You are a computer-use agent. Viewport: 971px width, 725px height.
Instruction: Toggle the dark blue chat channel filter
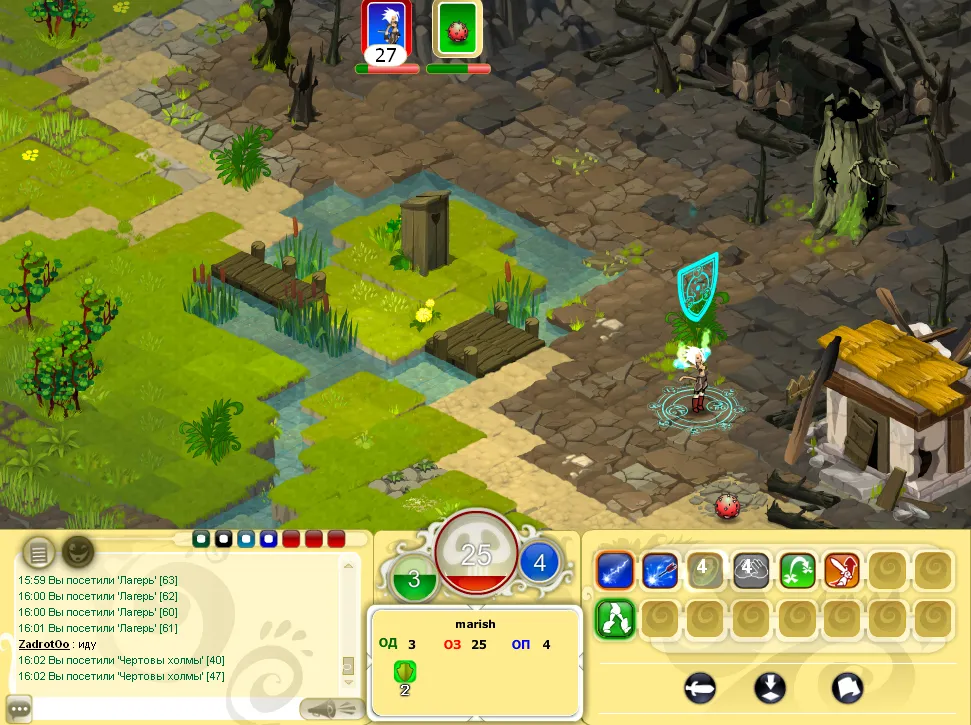(x=268, y=539)
